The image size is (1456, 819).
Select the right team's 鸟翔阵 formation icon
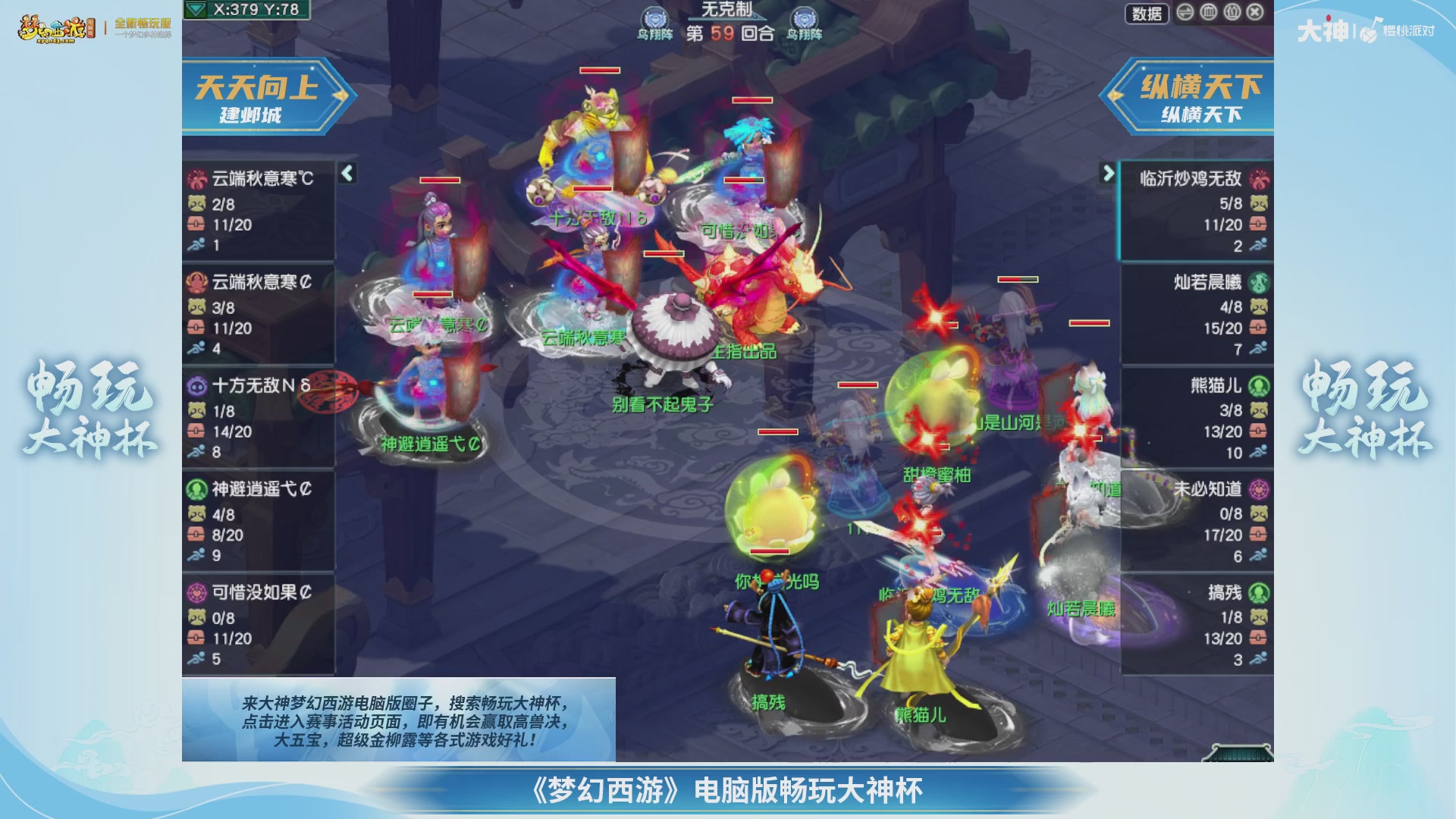pos(804,15)
